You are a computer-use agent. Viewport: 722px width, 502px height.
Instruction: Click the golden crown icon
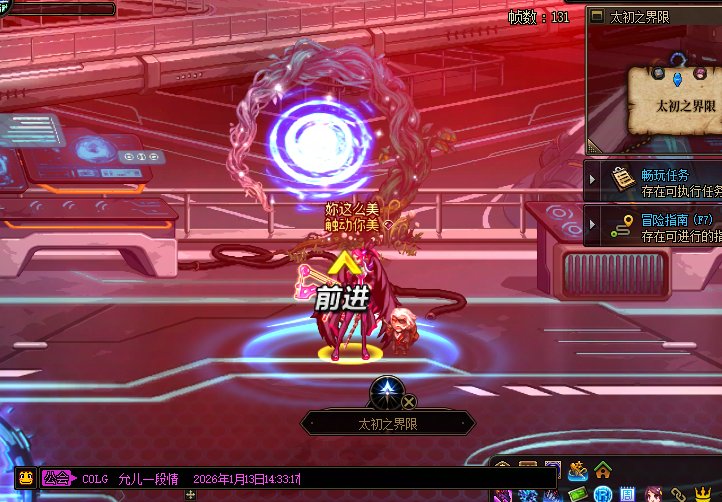(704, 494)
